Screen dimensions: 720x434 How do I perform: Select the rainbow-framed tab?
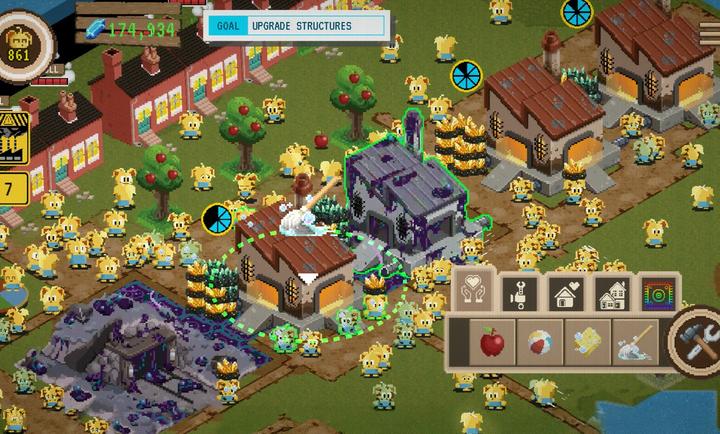point(658,292)
